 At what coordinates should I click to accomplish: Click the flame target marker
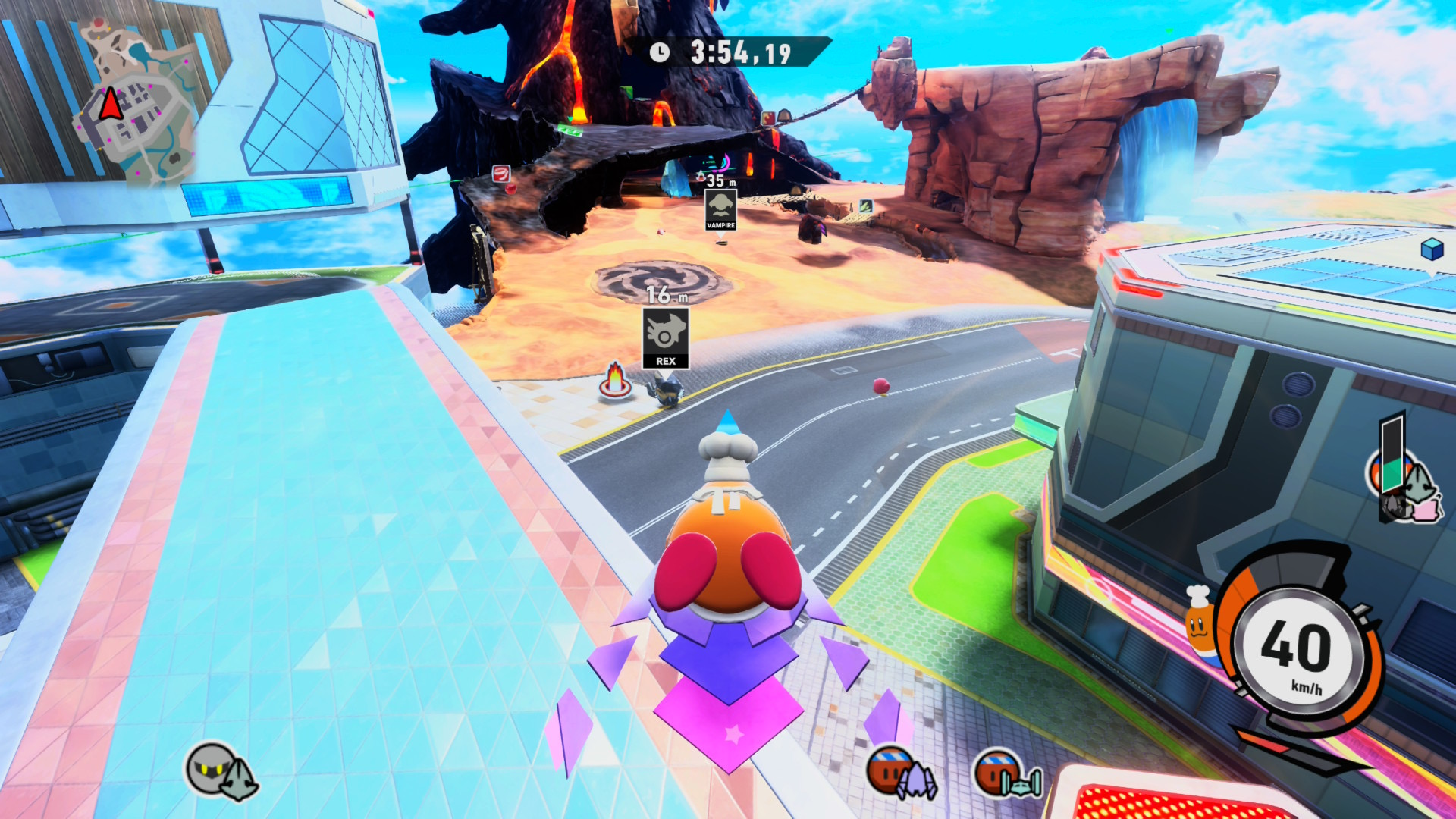click(615, 381)
